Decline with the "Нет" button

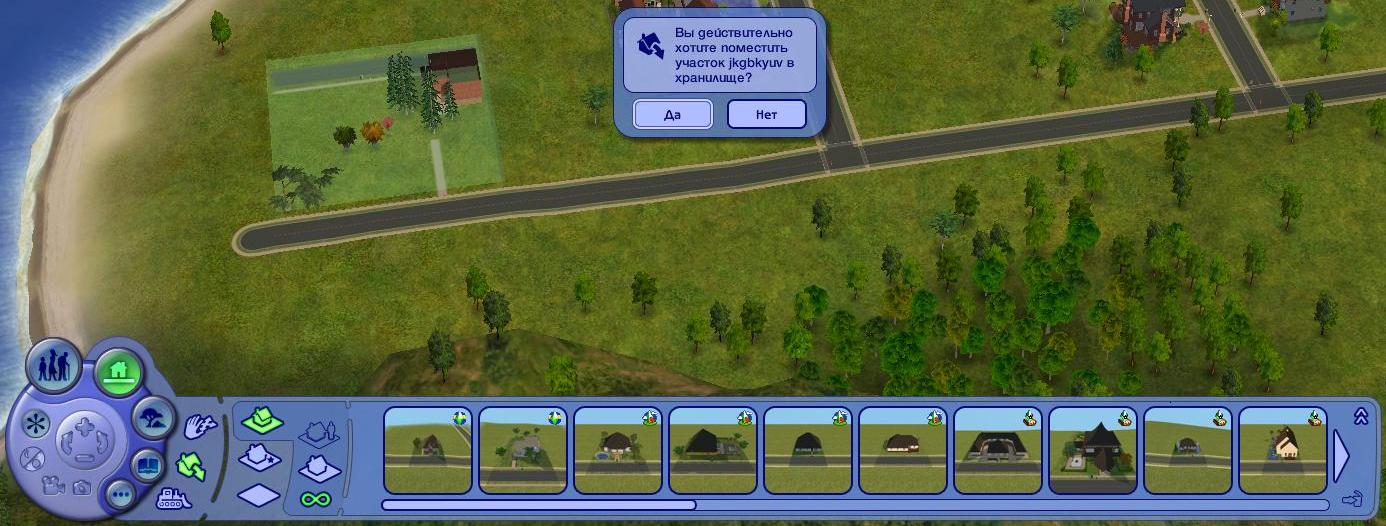click(x=766, y=114)
